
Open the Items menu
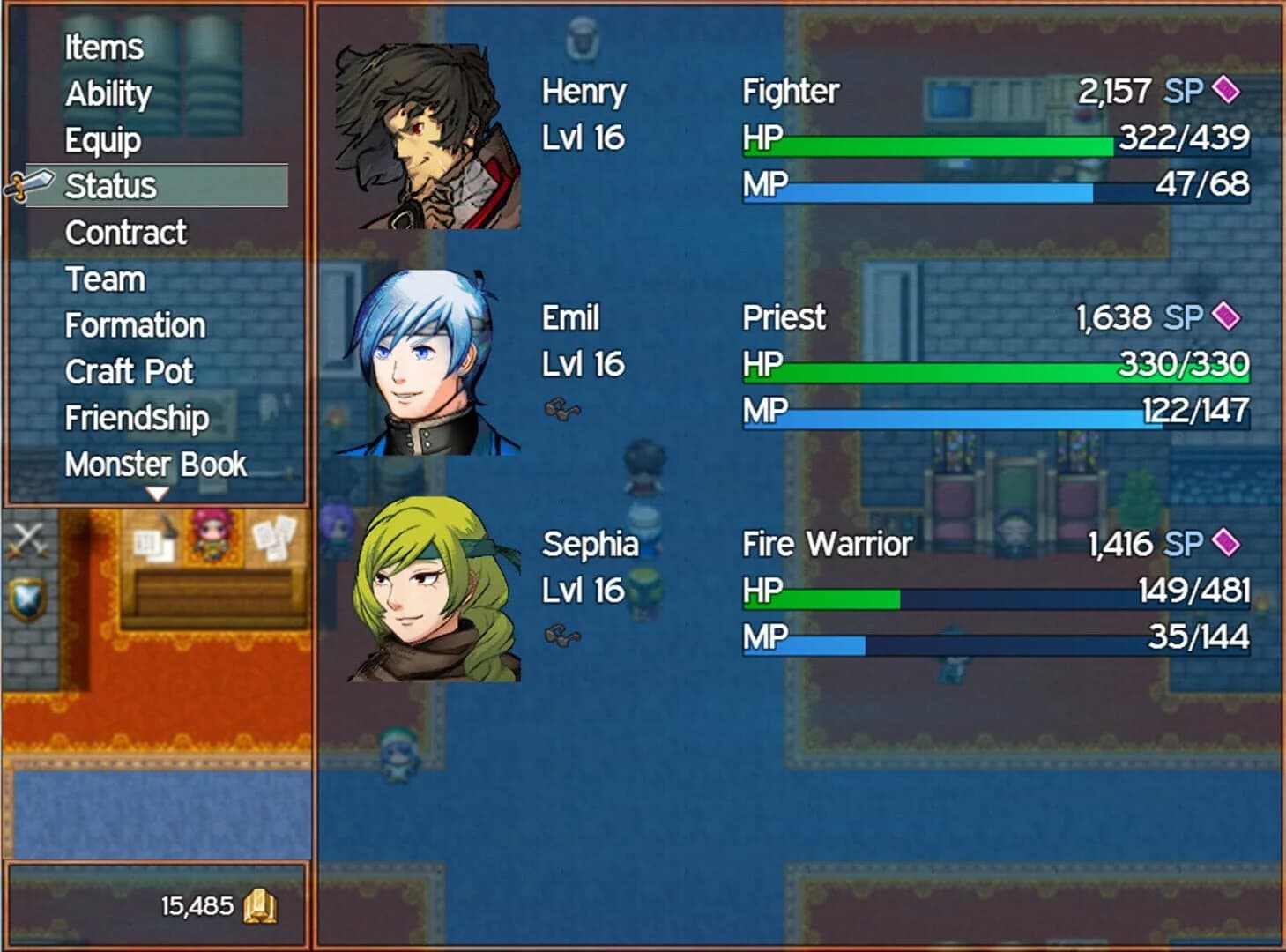pyautogui.click(x=102, y=48)
